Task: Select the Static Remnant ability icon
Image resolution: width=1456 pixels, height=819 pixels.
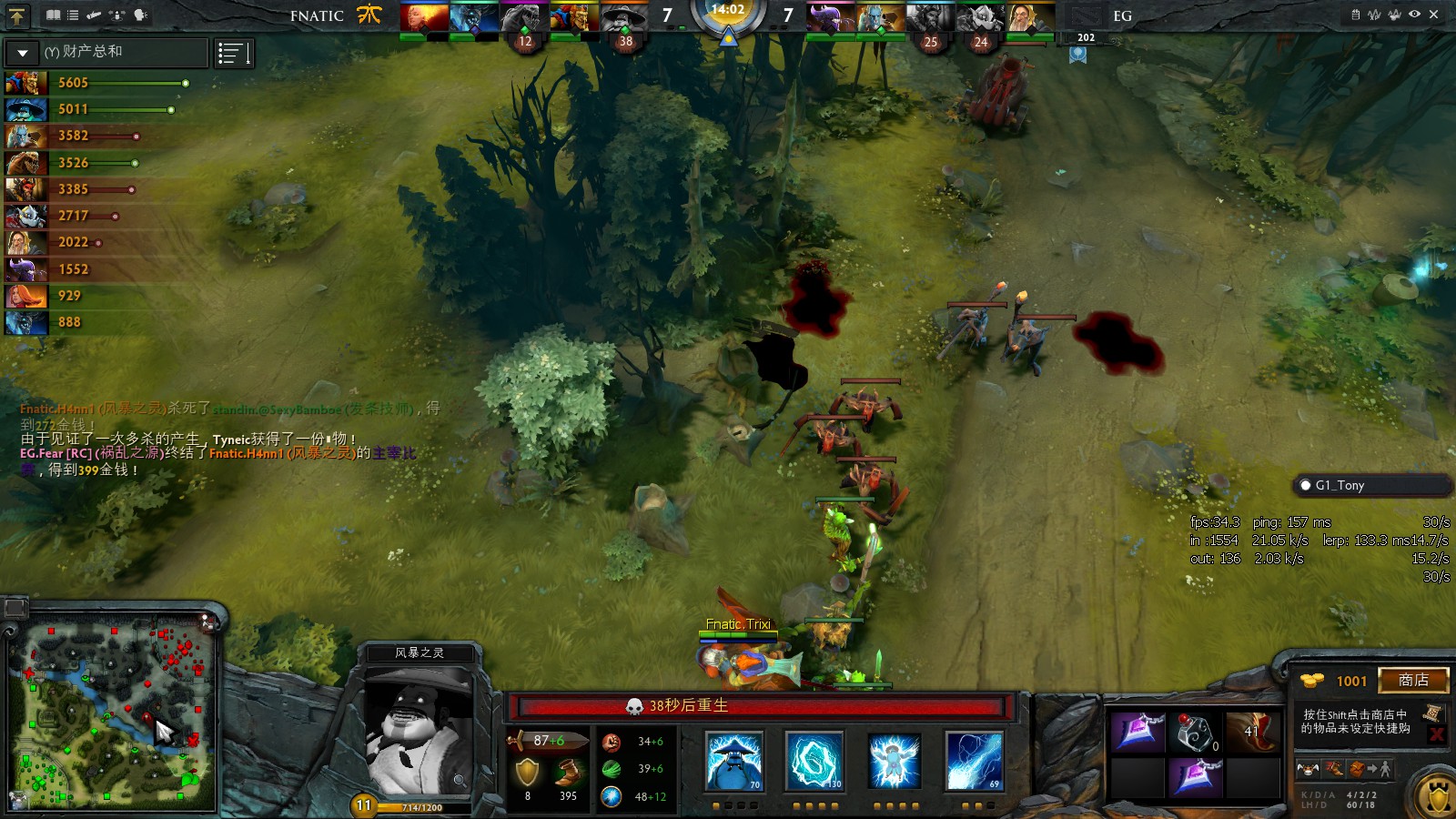Action: click(734, 761)
